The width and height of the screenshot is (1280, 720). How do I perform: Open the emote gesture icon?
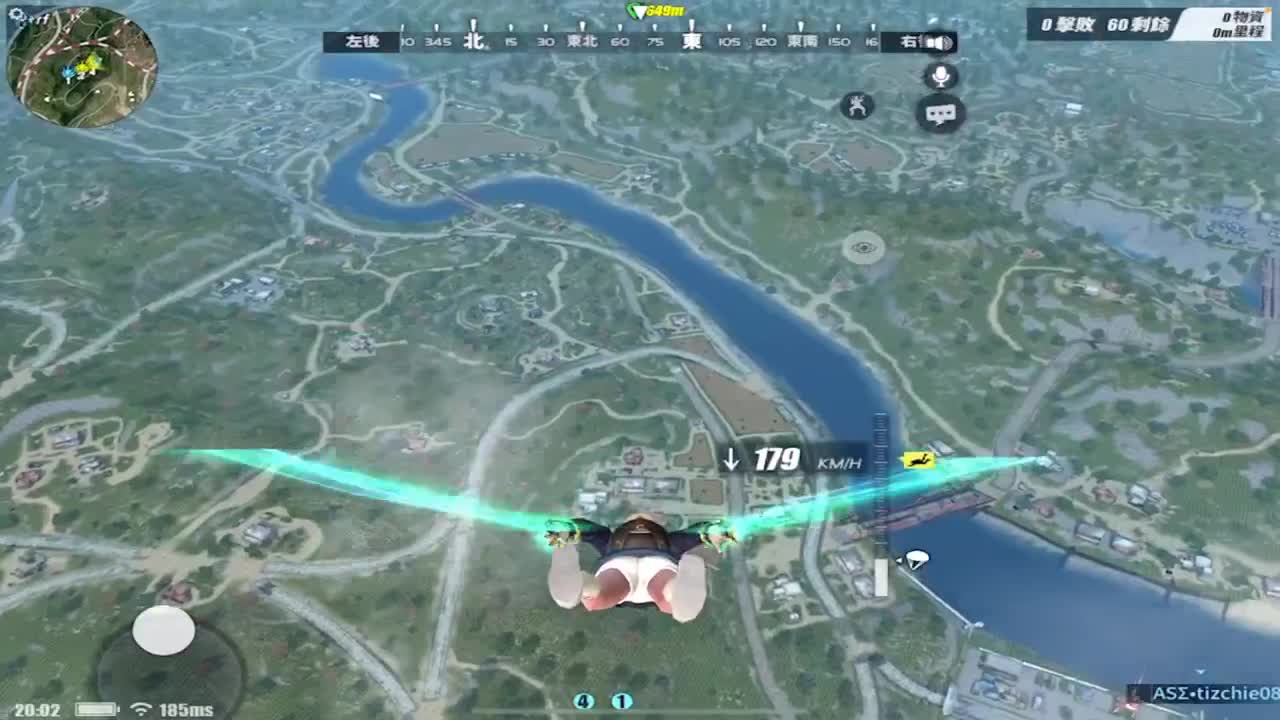[x=858, y=104]
